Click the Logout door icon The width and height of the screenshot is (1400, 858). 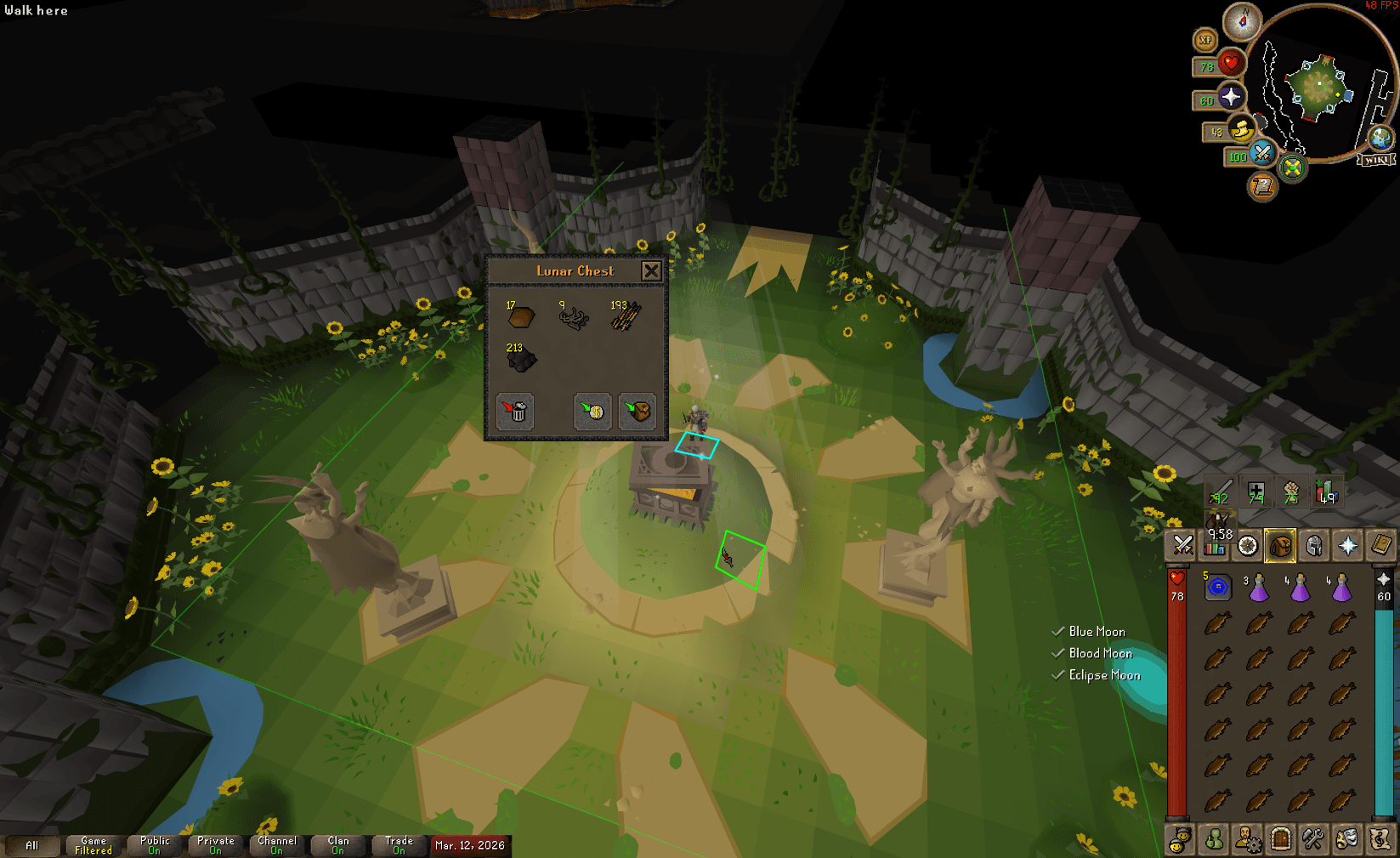pos(1281,839)
